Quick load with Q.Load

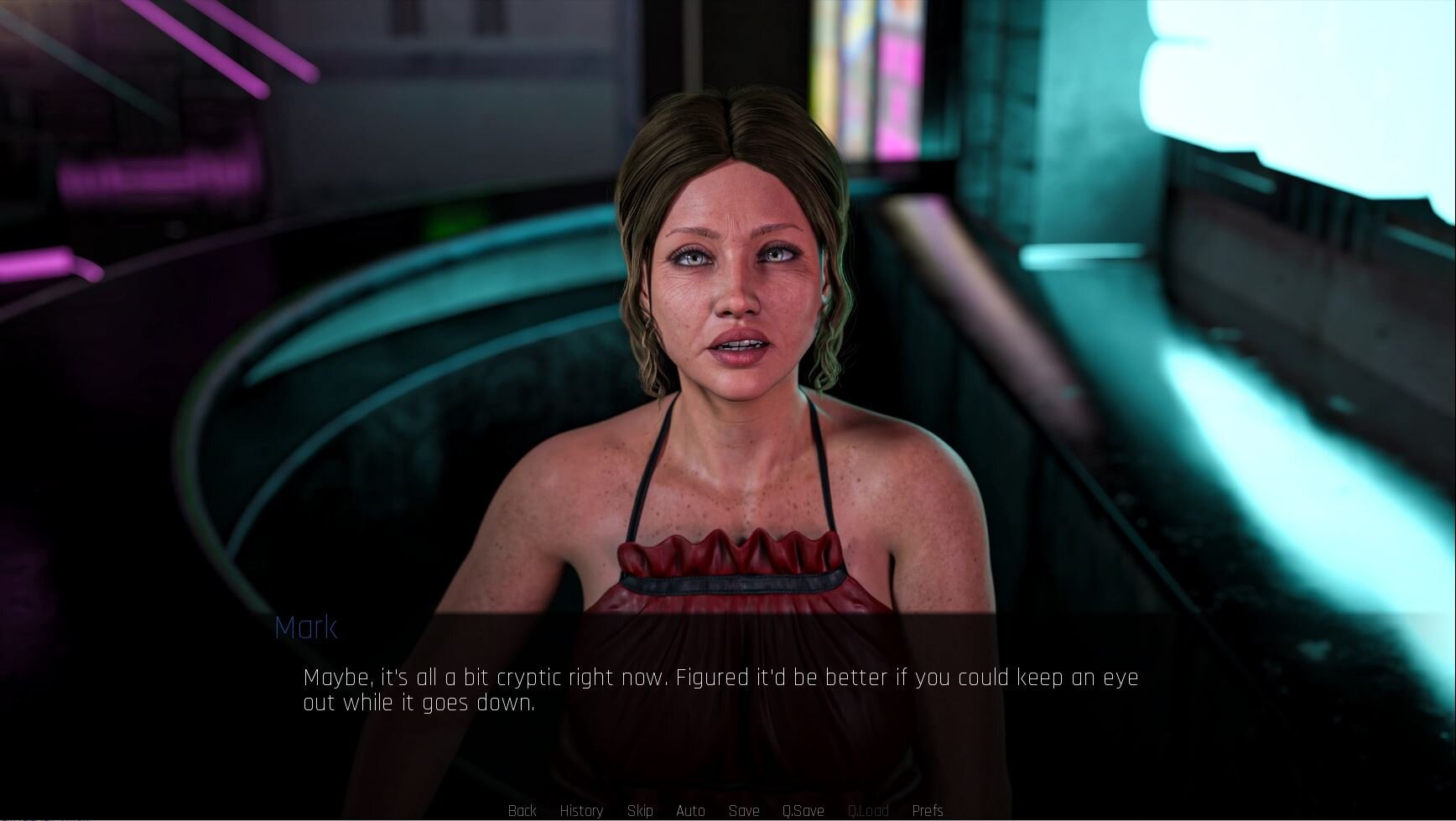[x=868, y=810]
